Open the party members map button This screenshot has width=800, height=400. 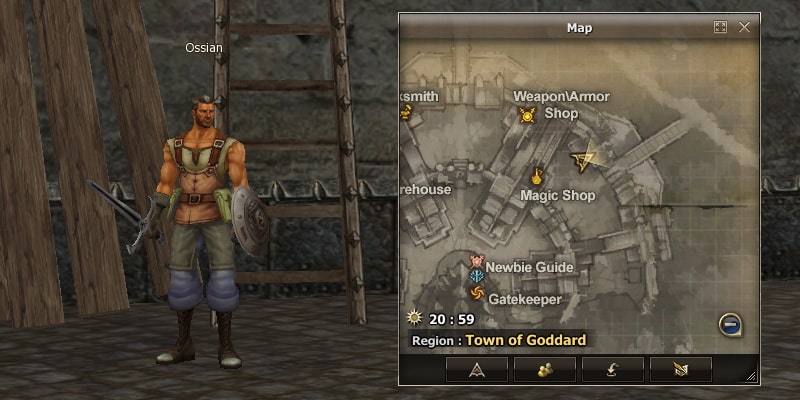pos(545,369)
